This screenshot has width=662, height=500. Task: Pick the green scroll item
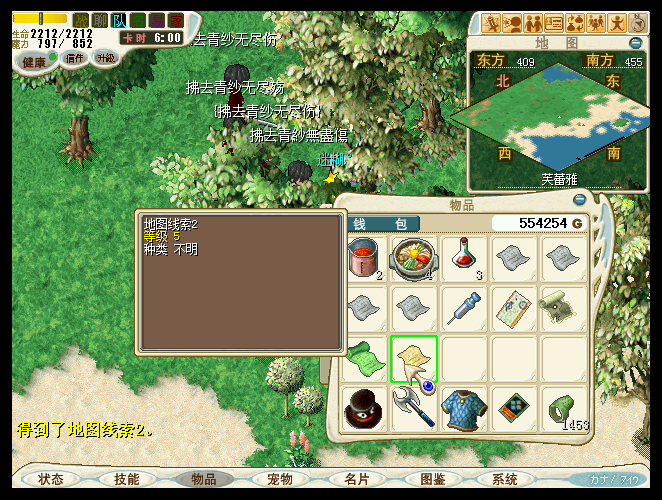pos(364,358)
